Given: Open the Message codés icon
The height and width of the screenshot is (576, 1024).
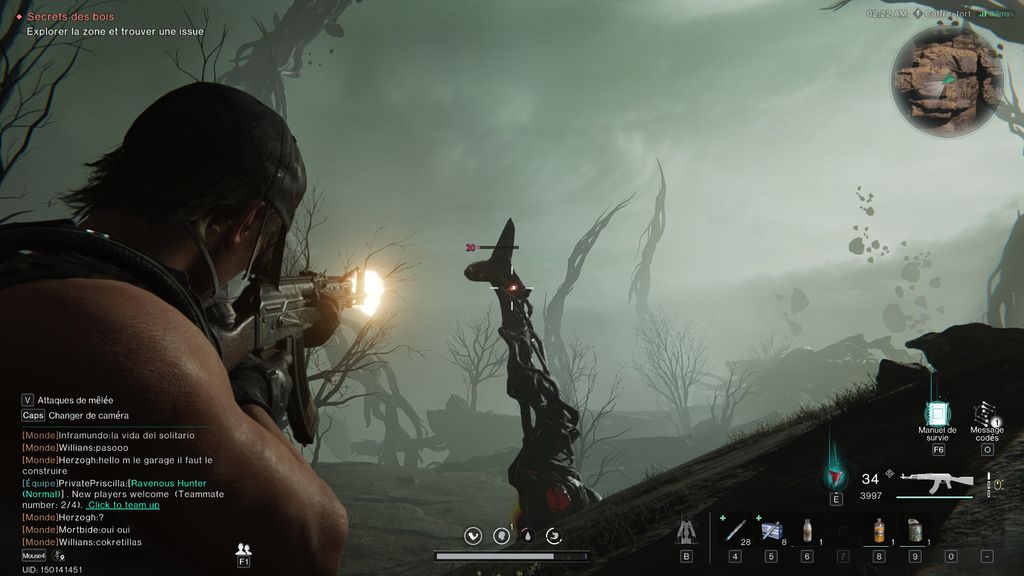Looking at the screenshot, I should (x=986, y=414).
